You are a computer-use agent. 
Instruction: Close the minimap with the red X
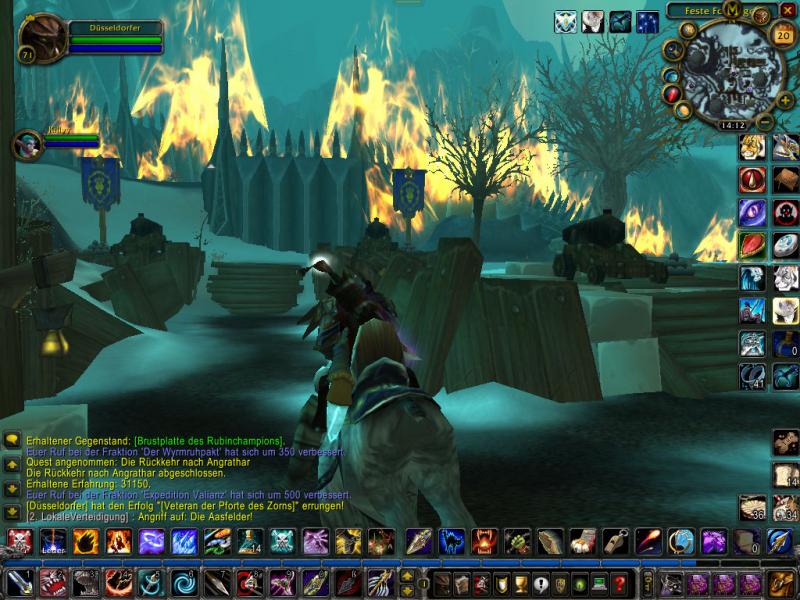coord(788,10)
